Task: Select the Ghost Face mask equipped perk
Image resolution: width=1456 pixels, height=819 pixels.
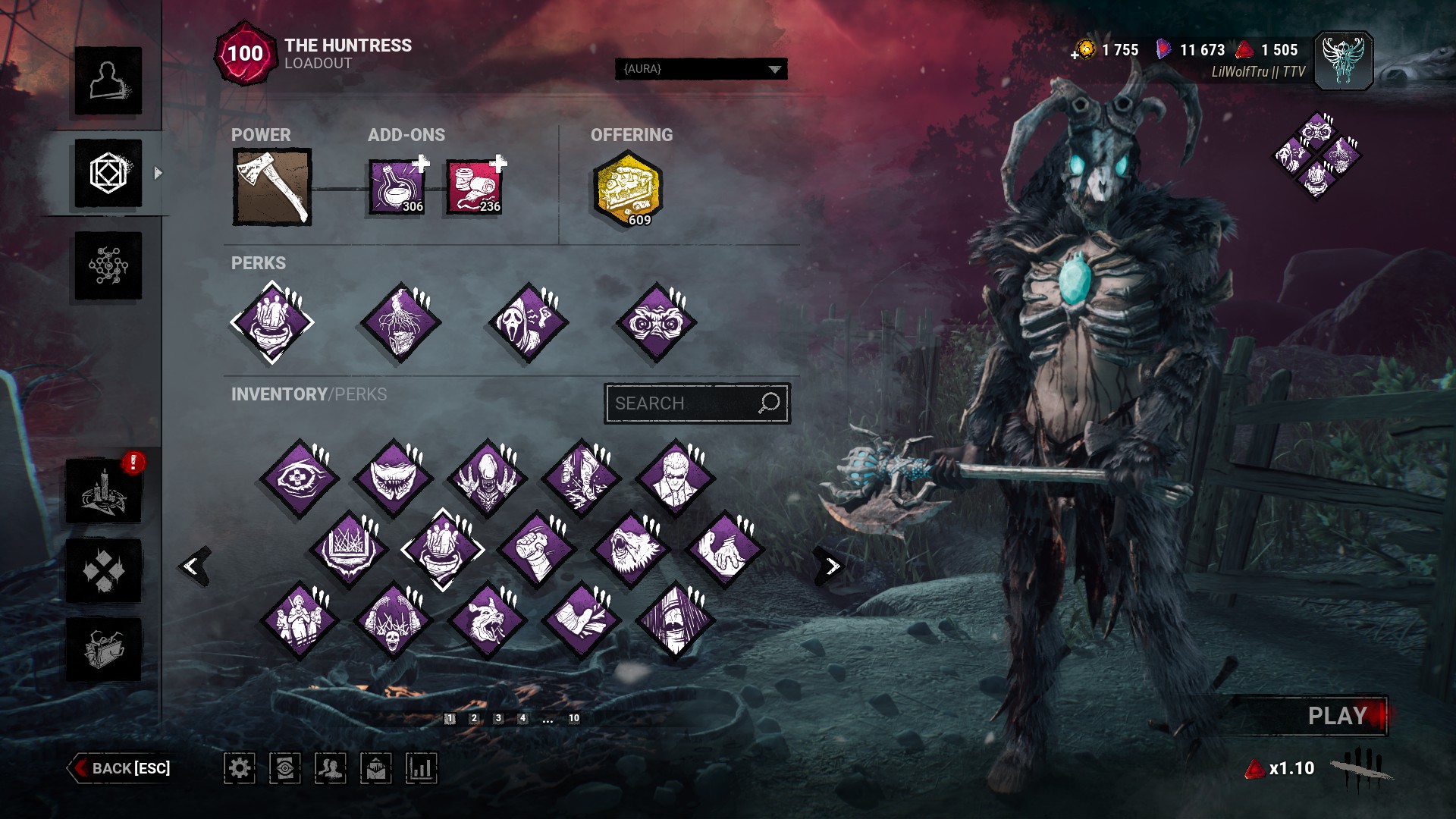Action: (529, 322)
